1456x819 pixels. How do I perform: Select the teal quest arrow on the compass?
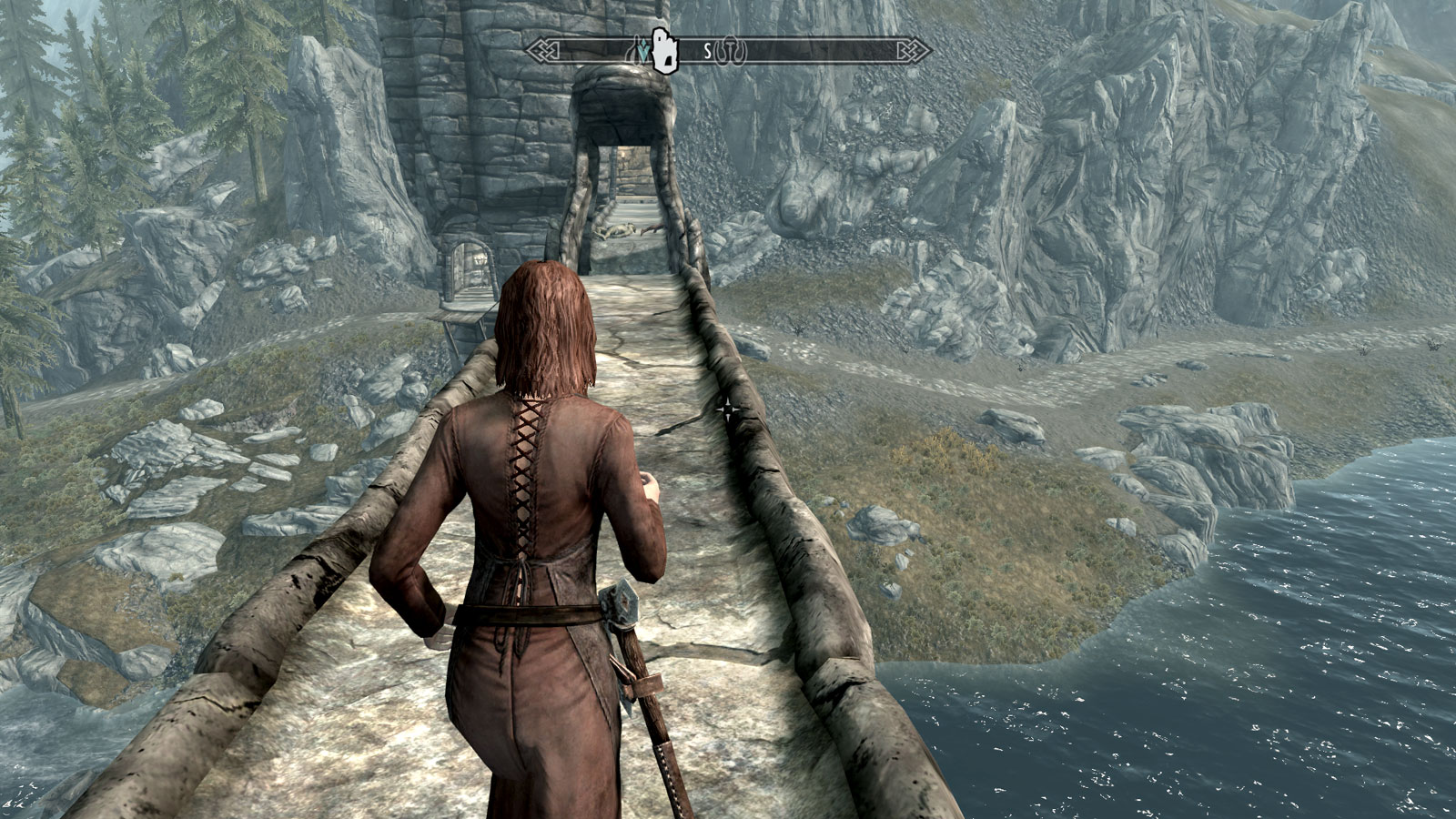click(x=645, y=53)
